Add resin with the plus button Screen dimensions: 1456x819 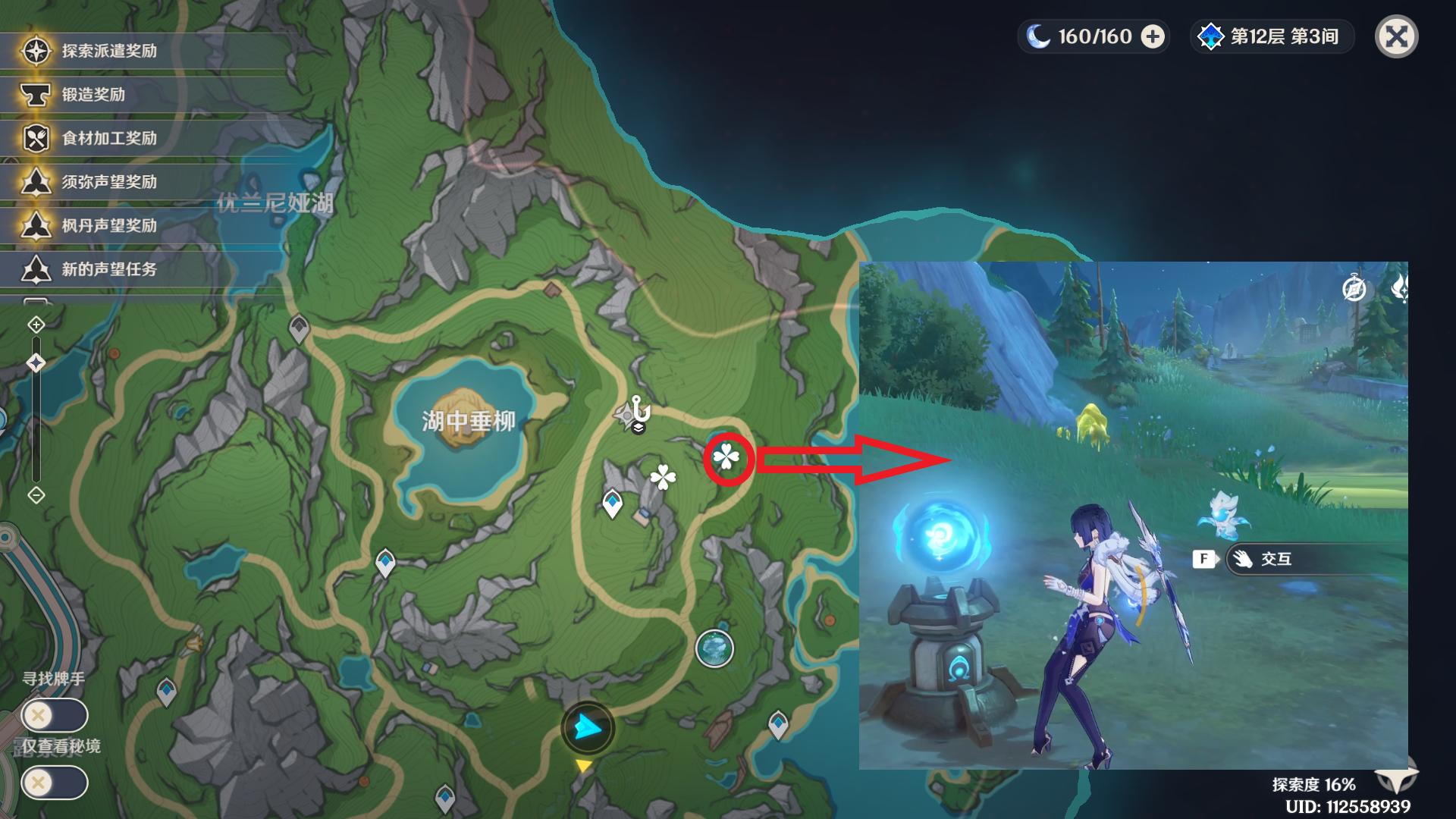1153,36
